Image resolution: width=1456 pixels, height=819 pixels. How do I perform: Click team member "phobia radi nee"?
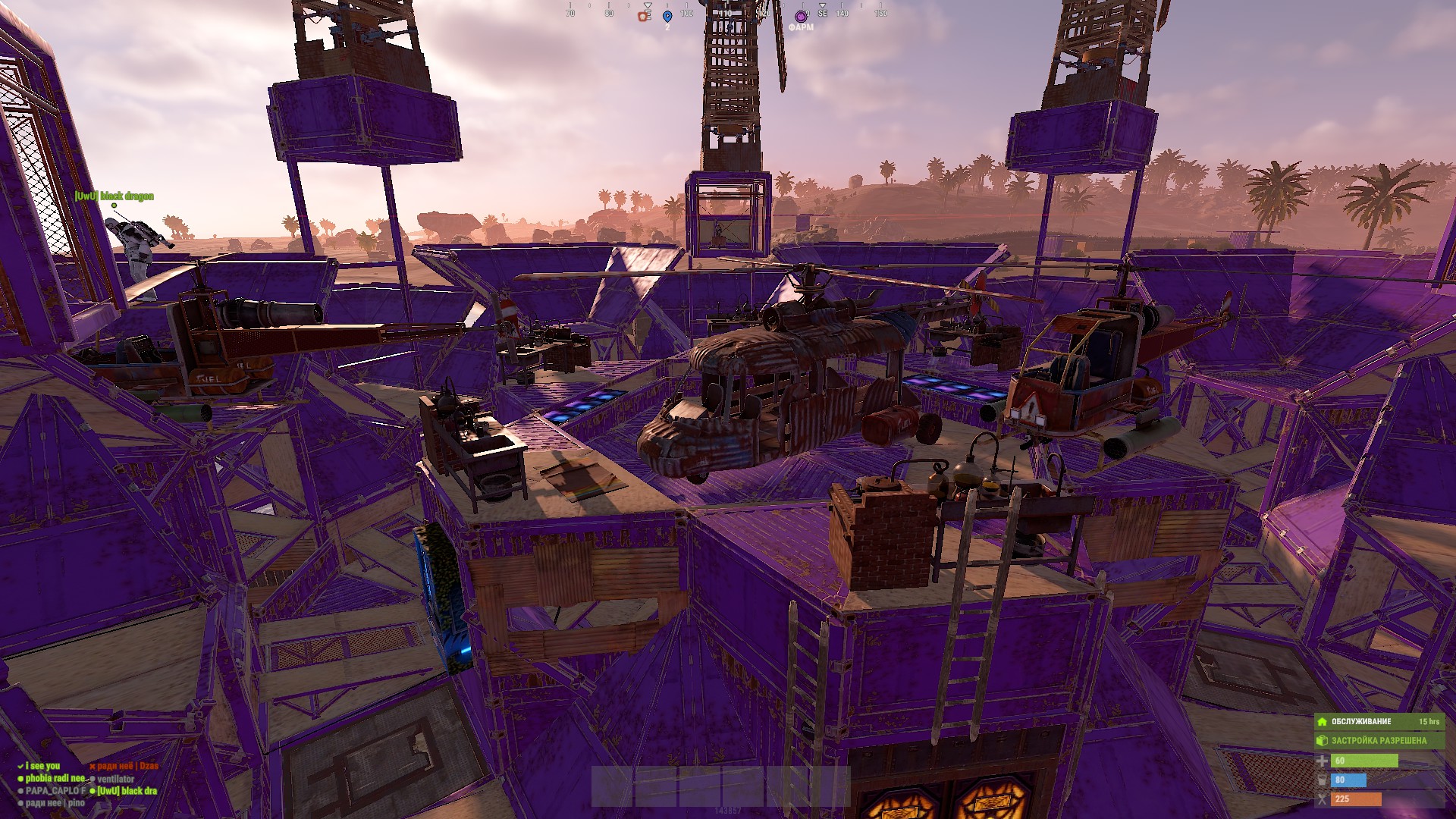click(x=55, y=778)
